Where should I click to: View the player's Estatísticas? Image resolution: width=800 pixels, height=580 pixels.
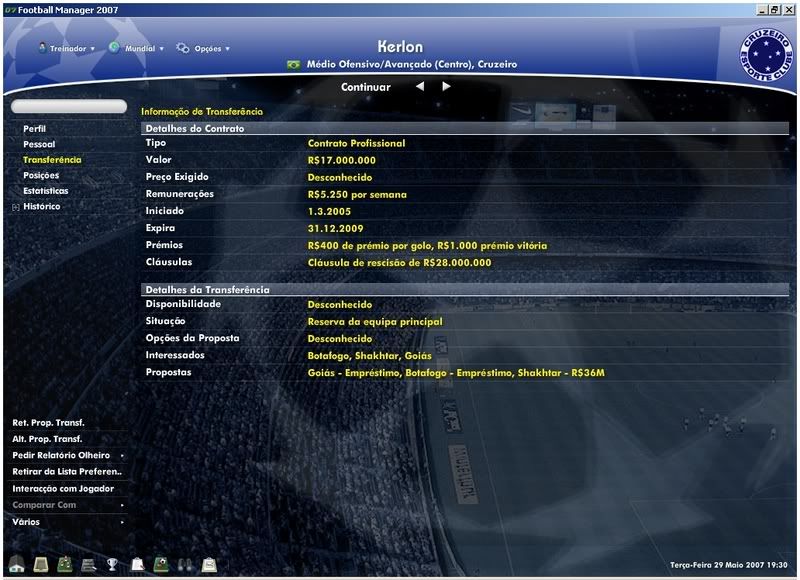pos(46,190)
